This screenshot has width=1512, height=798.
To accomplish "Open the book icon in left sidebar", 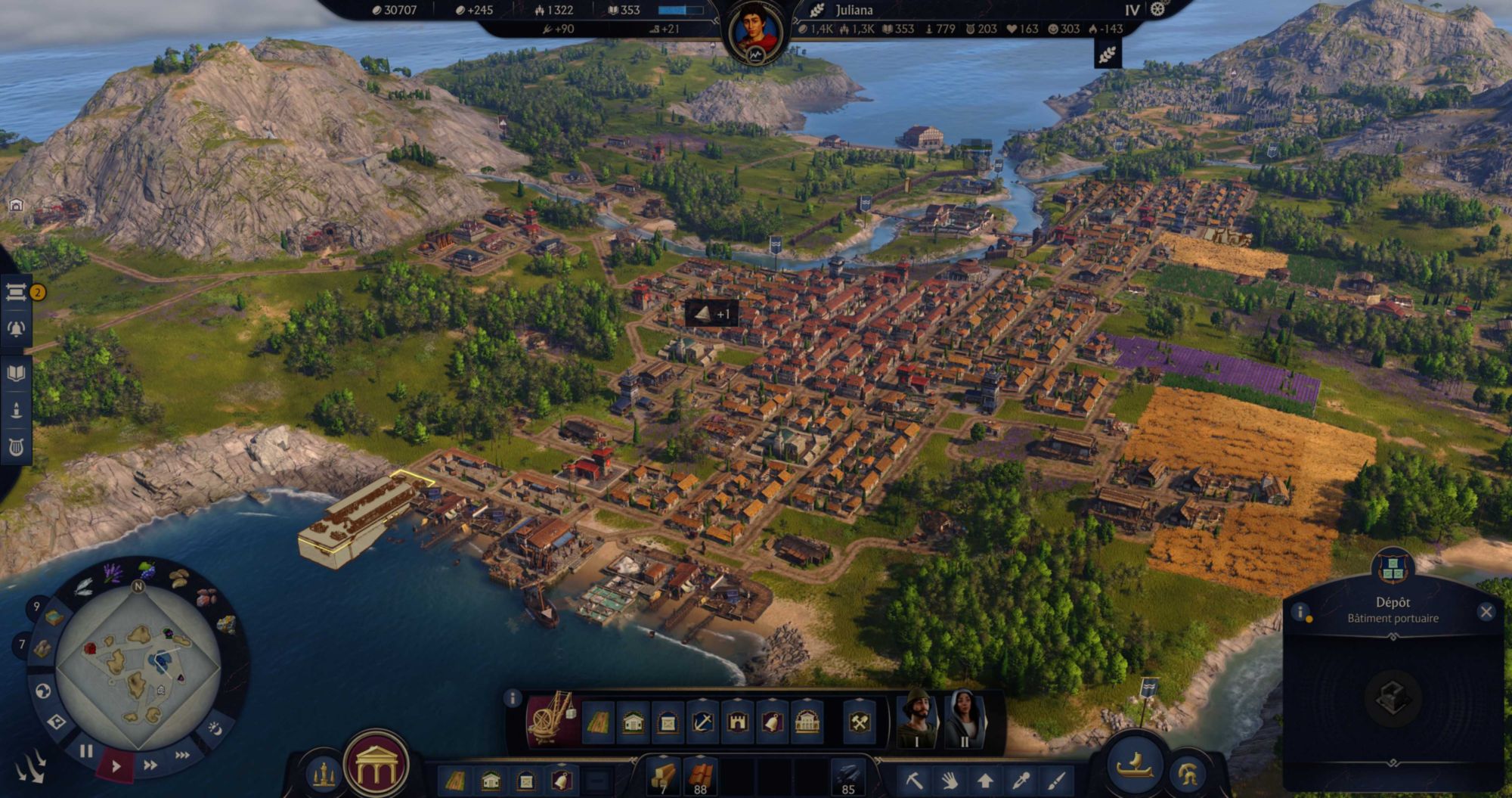I will coord(16,373).
